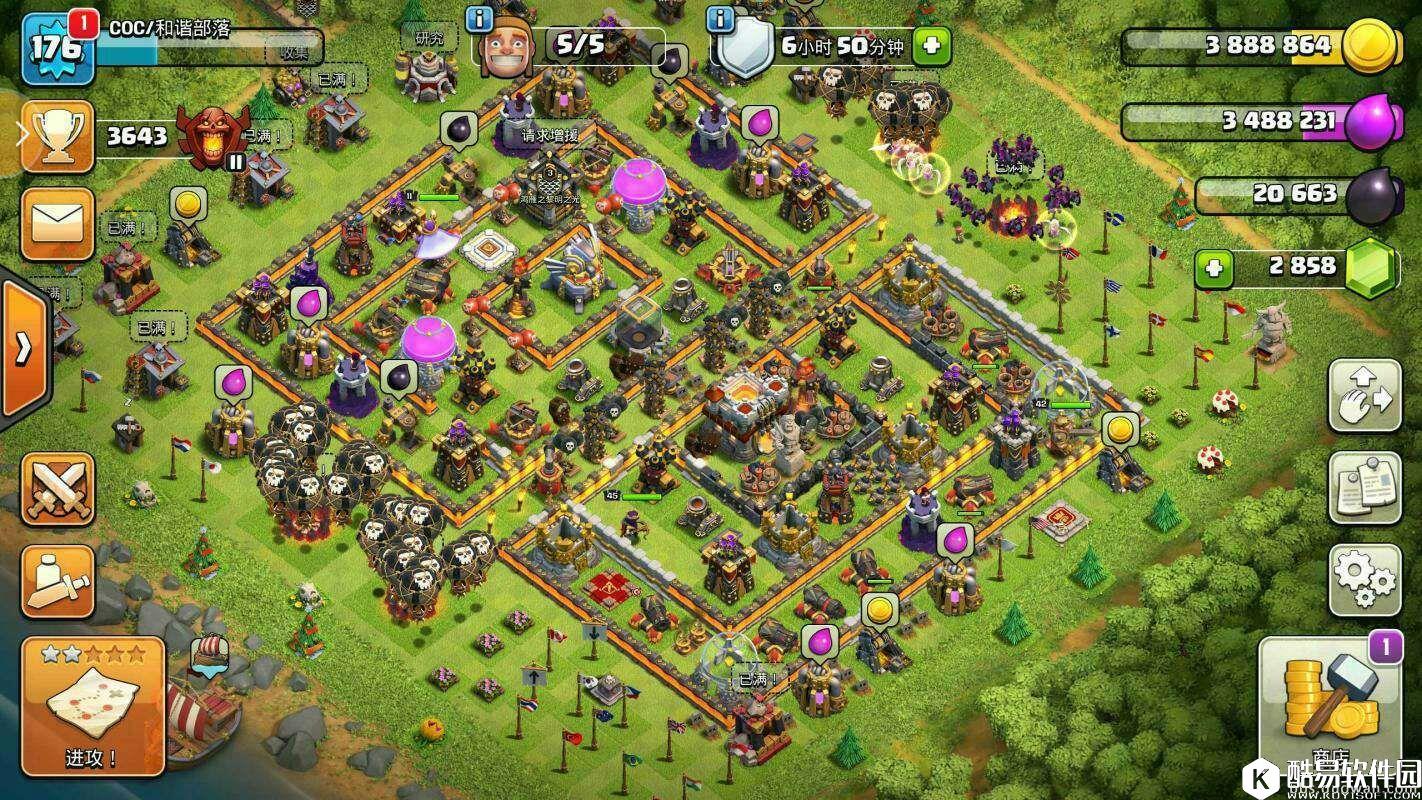Expand the clan chat side arrow
This screenshot has width=1422, height=800.
23,347
